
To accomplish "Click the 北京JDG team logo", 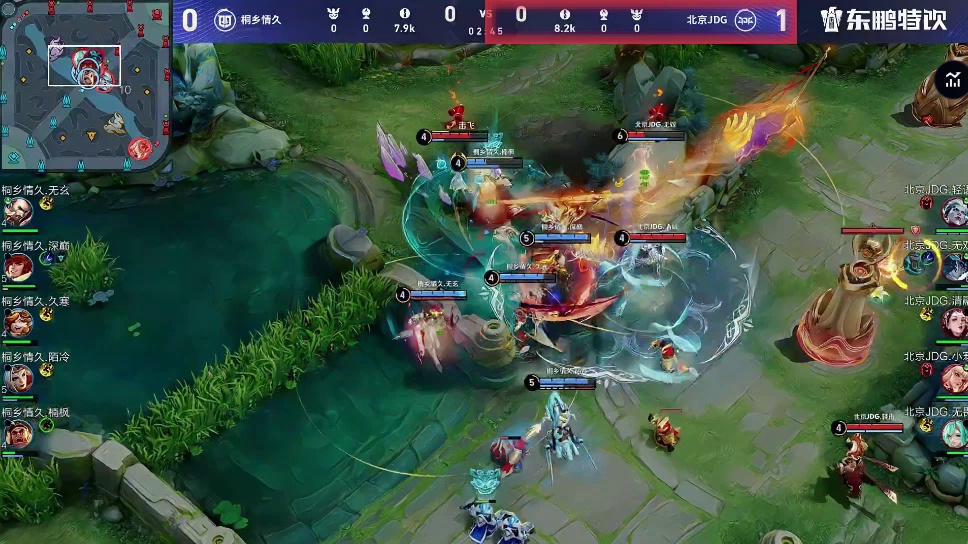I will [745, 20].
